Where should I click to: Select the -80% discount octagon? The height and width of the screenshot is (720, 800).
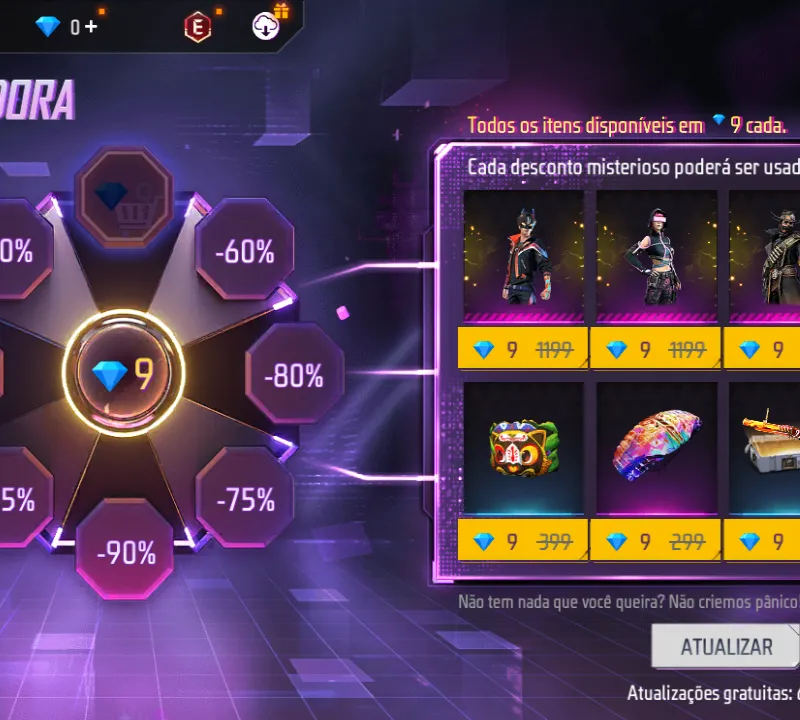(x=294, y=375)
